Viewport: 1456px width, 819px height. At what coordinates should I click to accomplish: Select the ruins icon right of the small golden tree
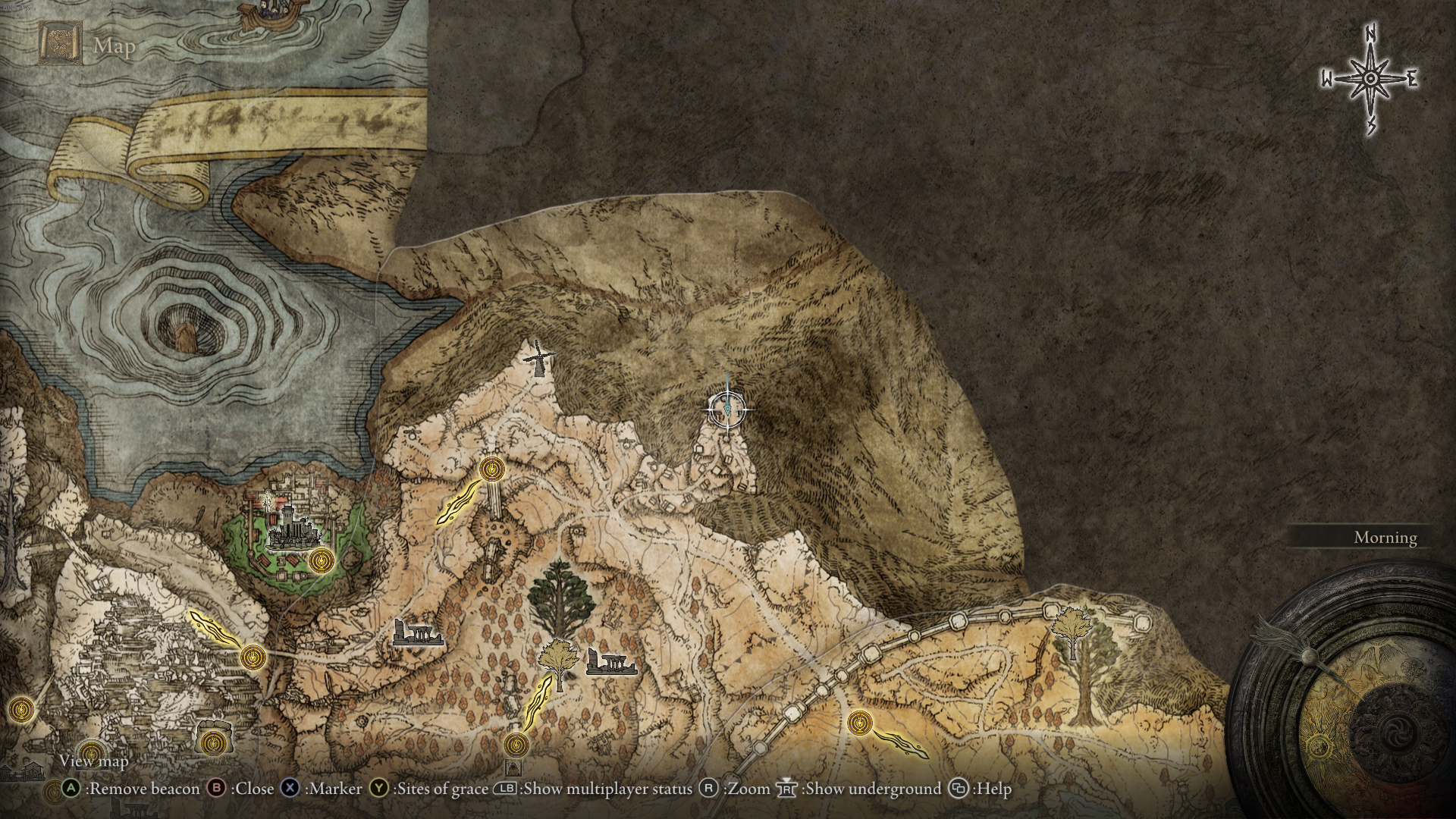click(x=610, y=662)
